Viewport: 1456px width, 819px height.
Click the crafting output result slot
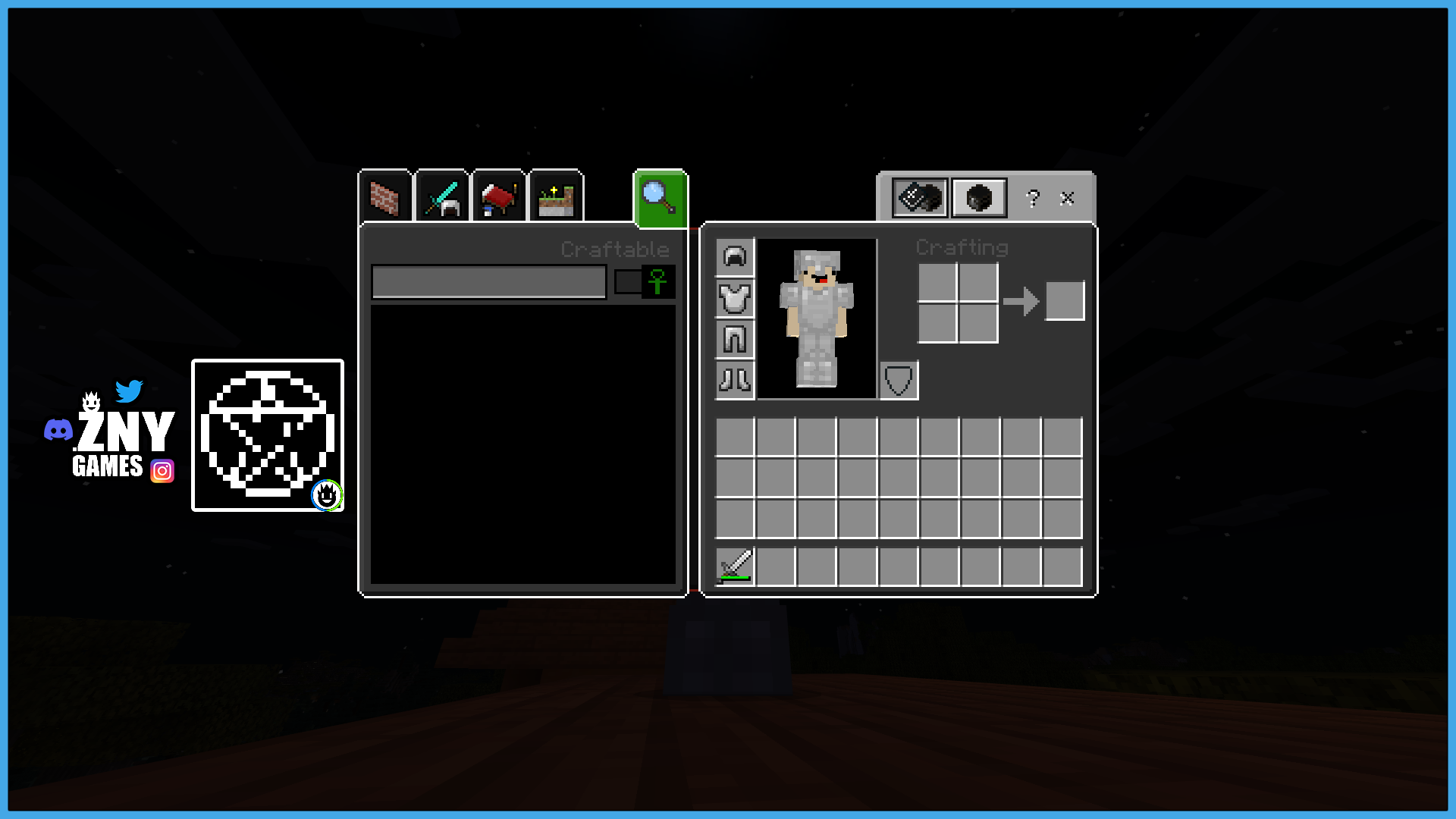1065,300
